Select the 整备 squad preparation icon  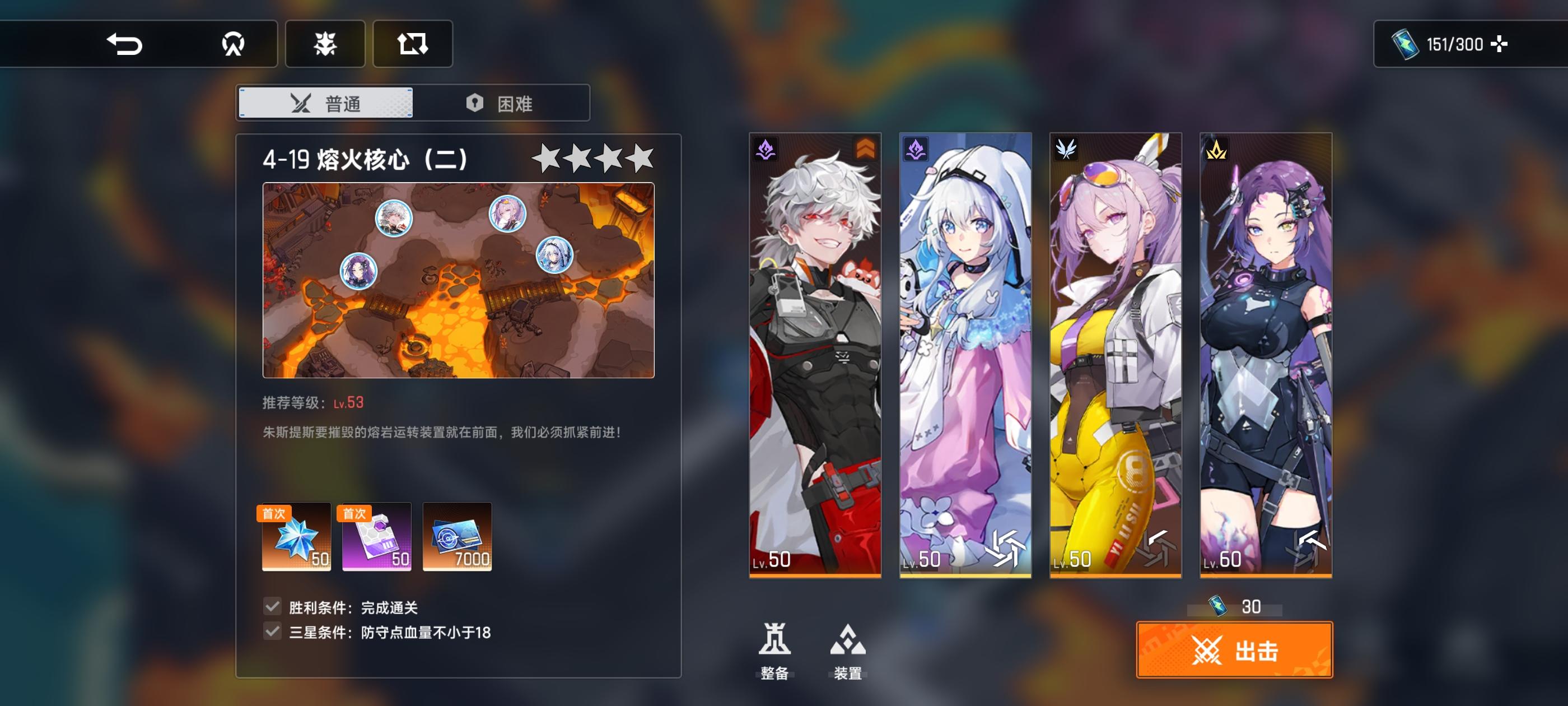tap(776, 640)
